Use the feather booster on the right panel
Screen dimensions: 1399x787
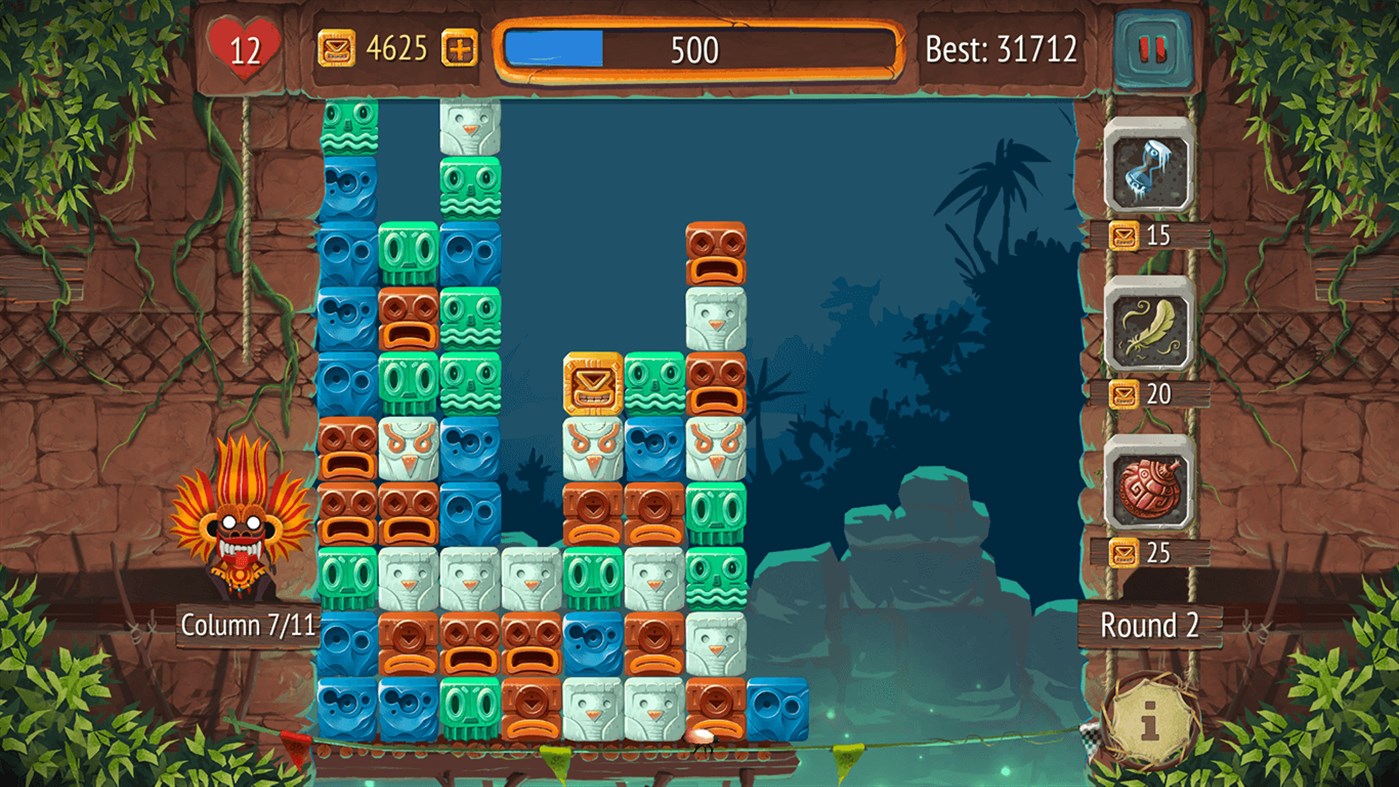pyautogui.click(x=1147, y=330)
